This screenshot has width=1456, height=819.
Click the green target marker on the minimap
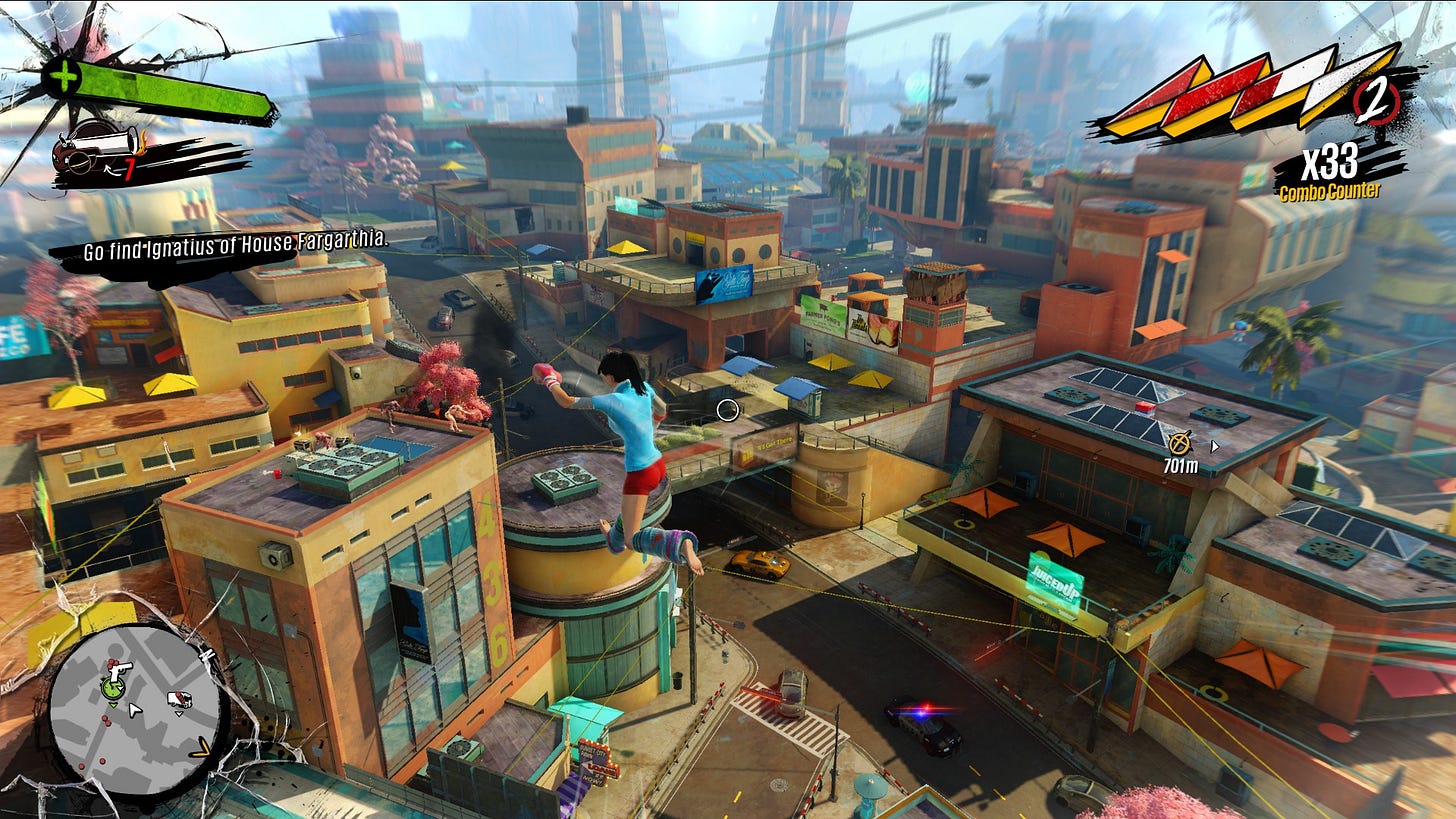(x=111, y=689)
